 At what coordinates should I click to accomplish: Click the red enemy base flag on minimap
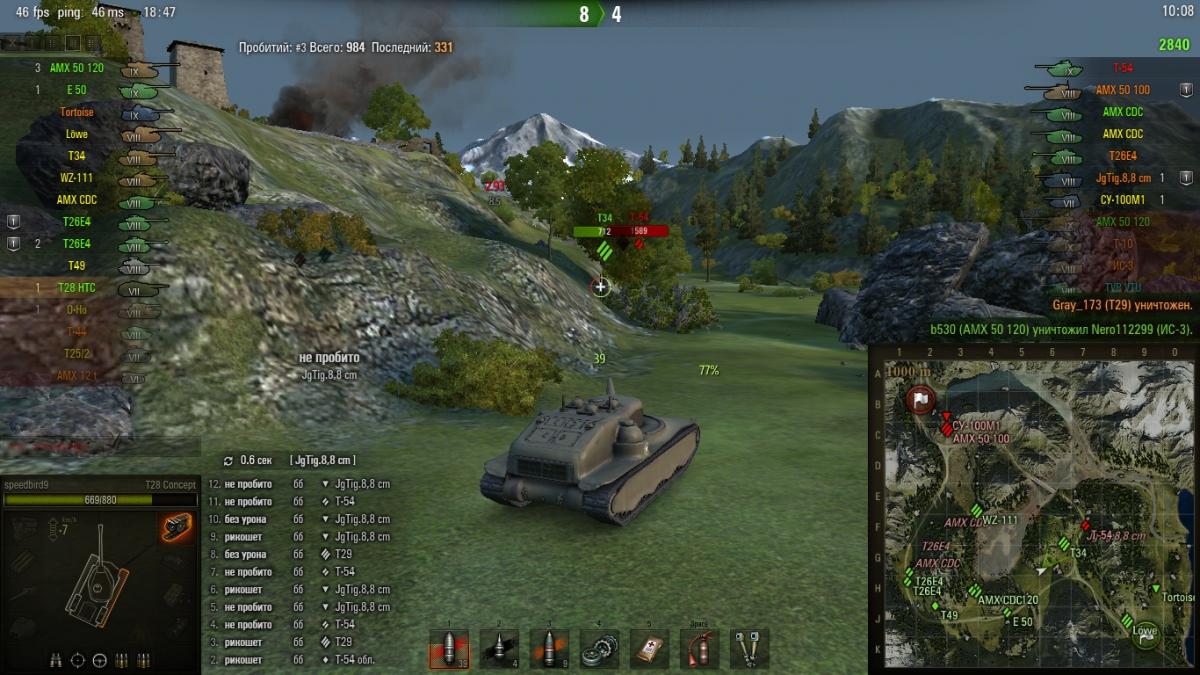coord(919,400)
